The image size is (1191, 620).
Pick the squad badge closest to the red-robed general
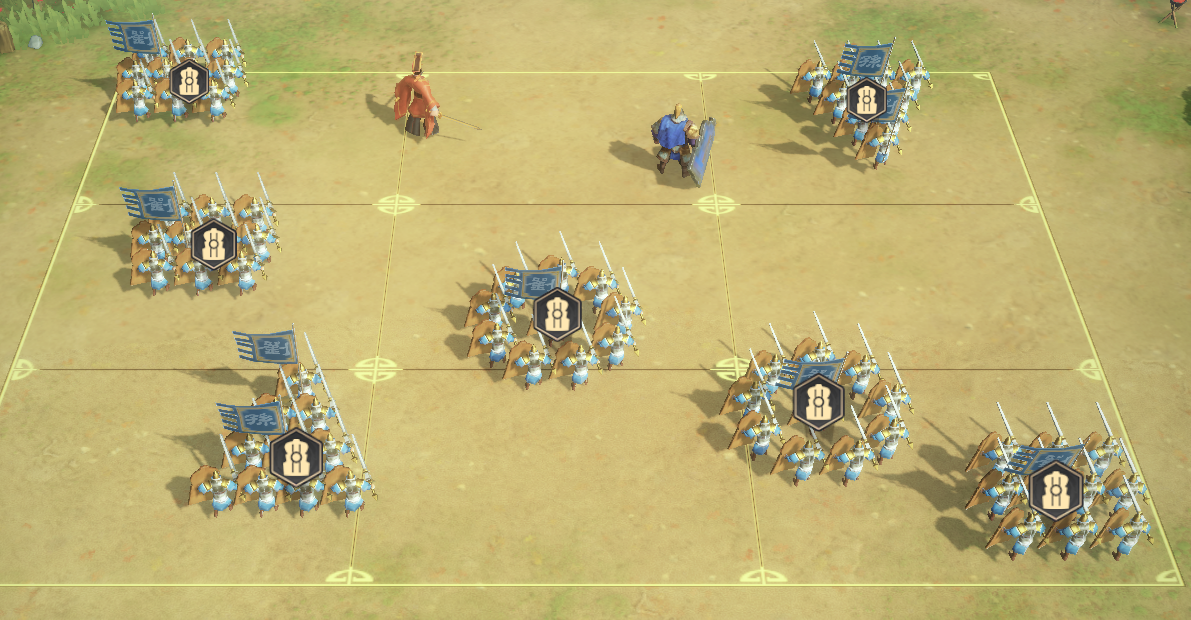[x=188, y=81]
